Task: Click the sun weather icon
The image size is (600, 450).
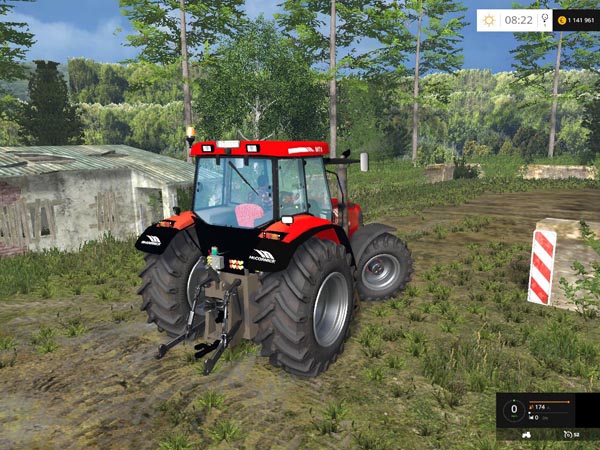Action: pyautogui.click(x=489, y=19)
